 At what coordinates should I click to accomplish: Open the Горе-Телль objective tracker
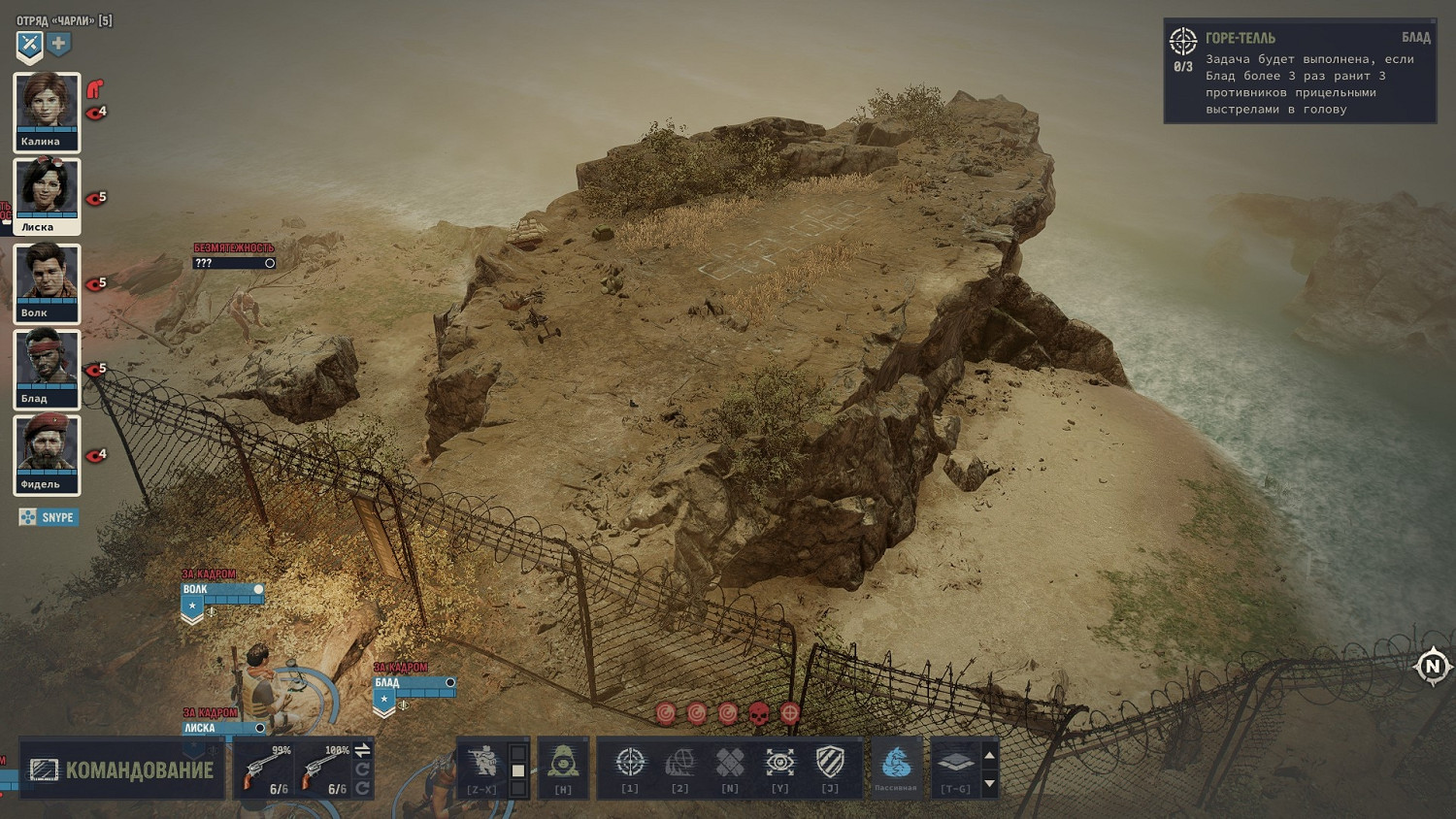pos(1299,73)
